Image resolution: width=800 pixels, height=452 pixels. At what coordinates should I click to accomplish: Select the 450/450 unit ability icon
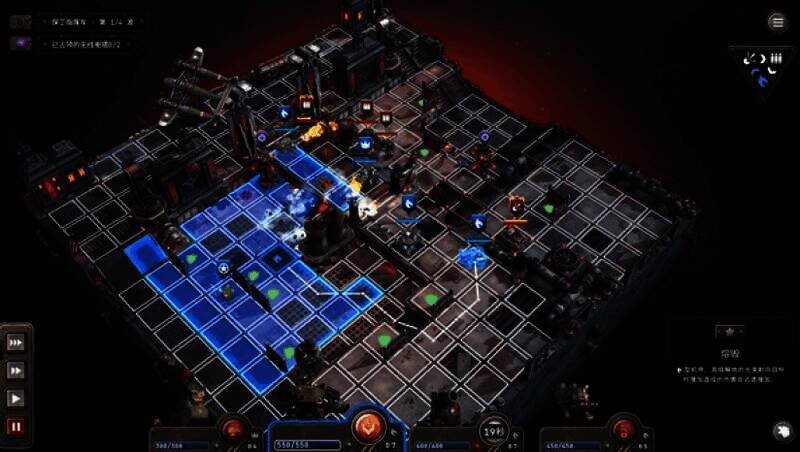click(623, 431)
